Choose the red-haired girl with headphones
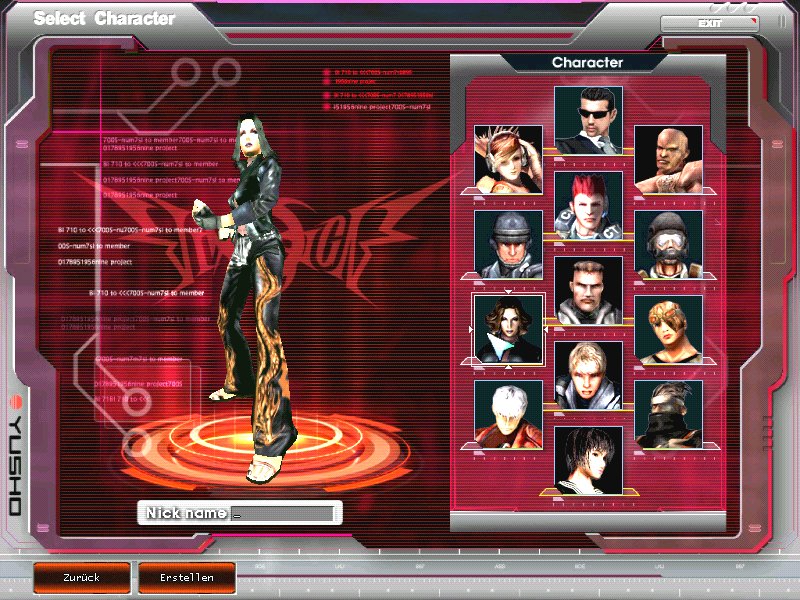 tap(508, 158)
